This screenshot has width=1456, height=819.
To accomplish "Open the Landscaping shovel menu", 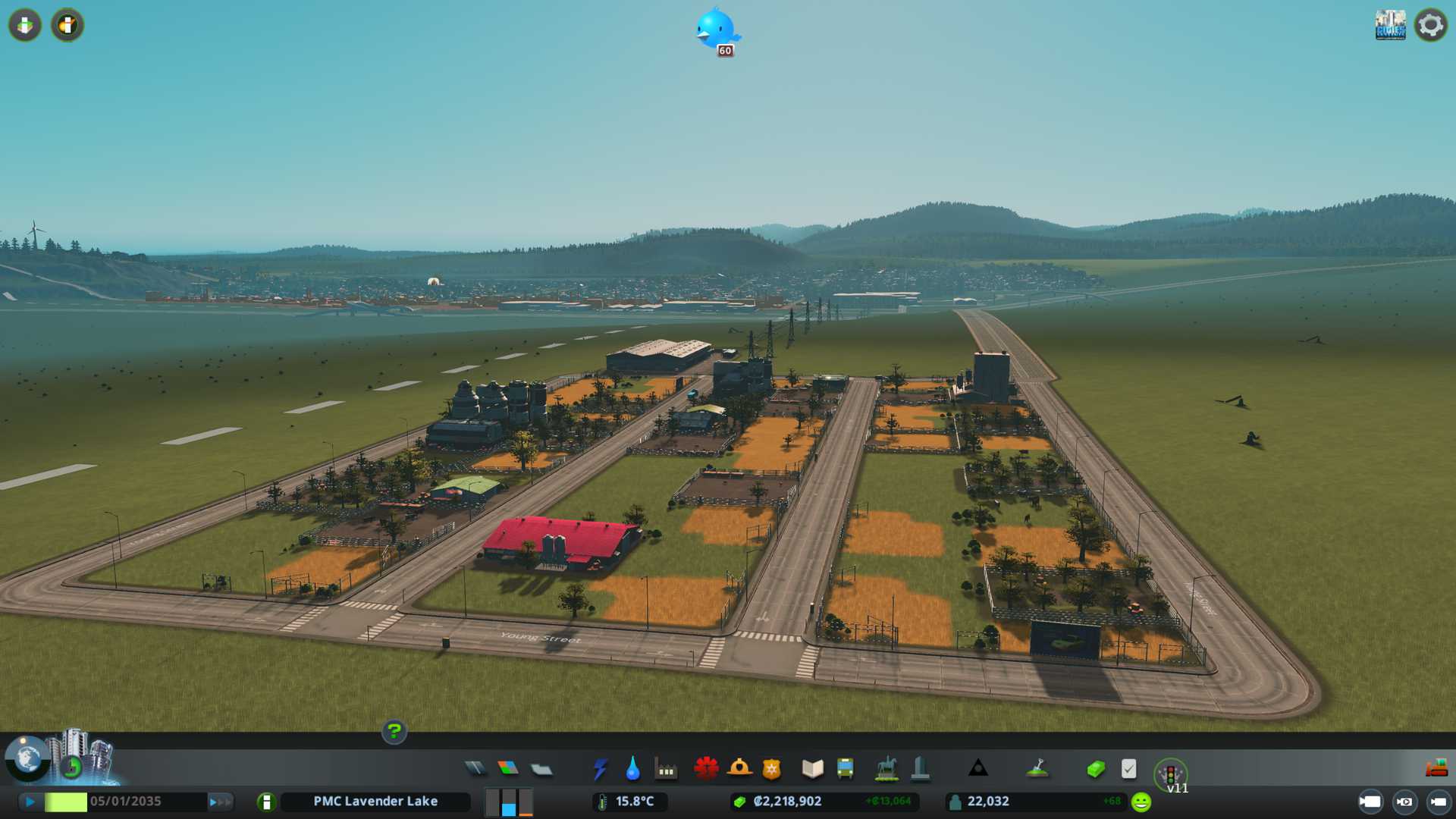I will [1037, 769].
